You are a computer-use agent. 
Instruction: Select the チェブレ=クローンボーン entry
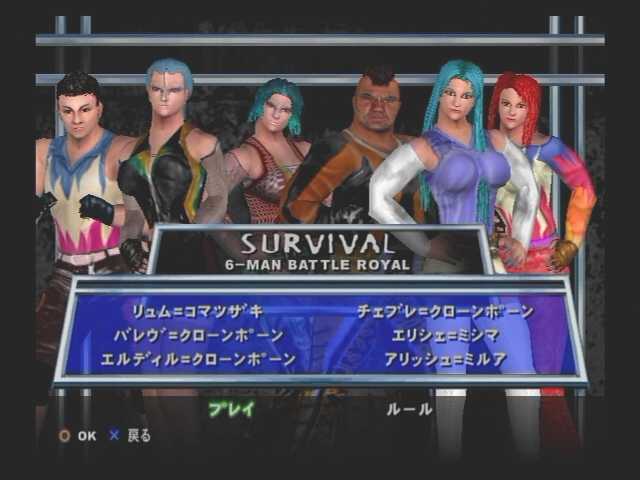445,312
